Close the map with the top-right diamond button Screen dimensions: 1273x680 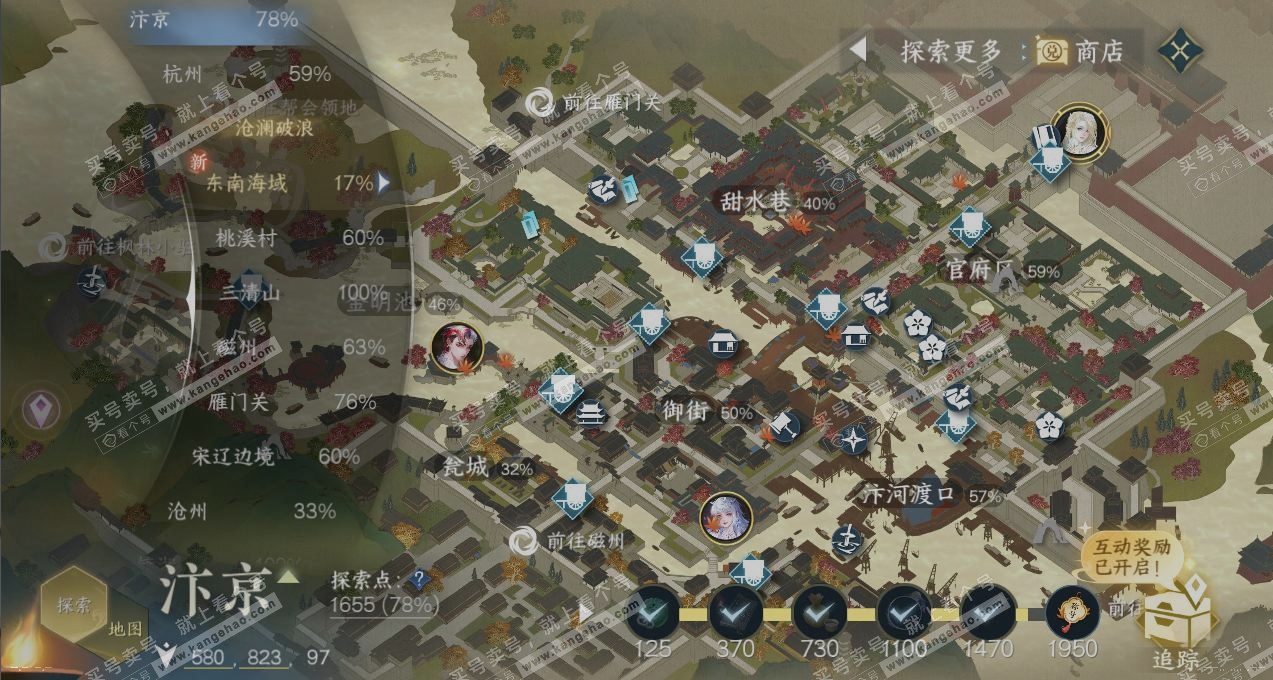pos(1180,51)
